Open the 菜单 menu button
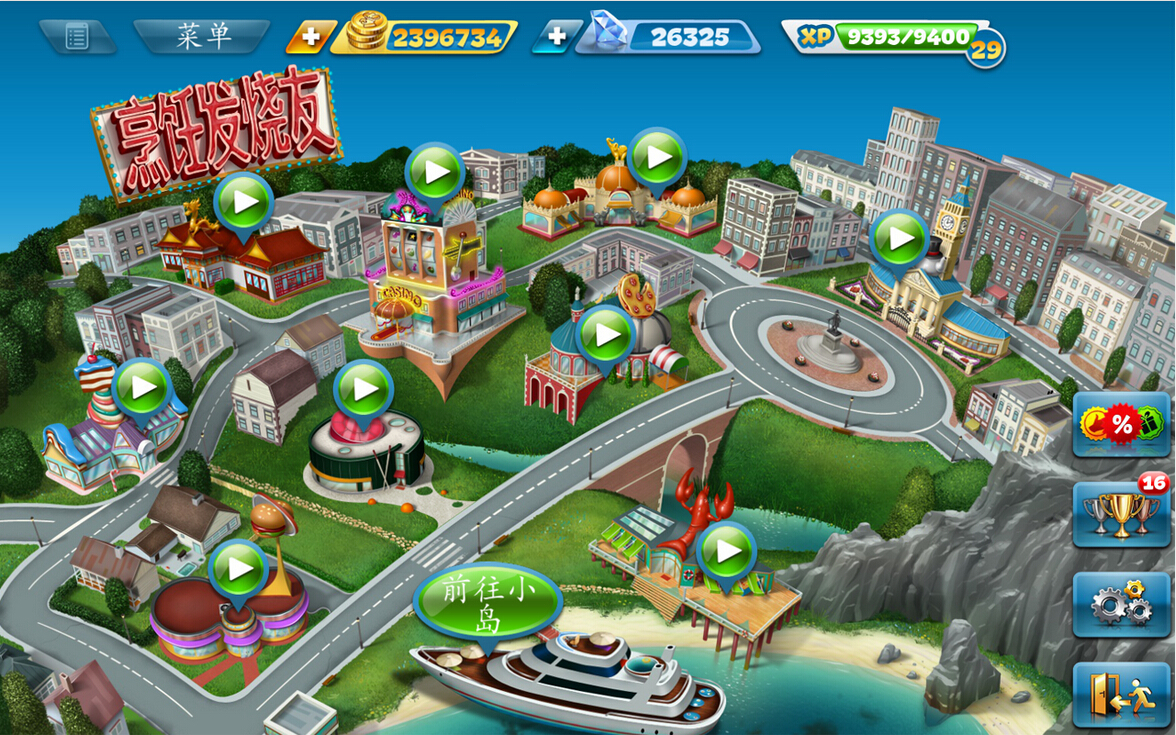Image resolution: width=1176 pixels, height=735 pixels. [x=203, y=37]
